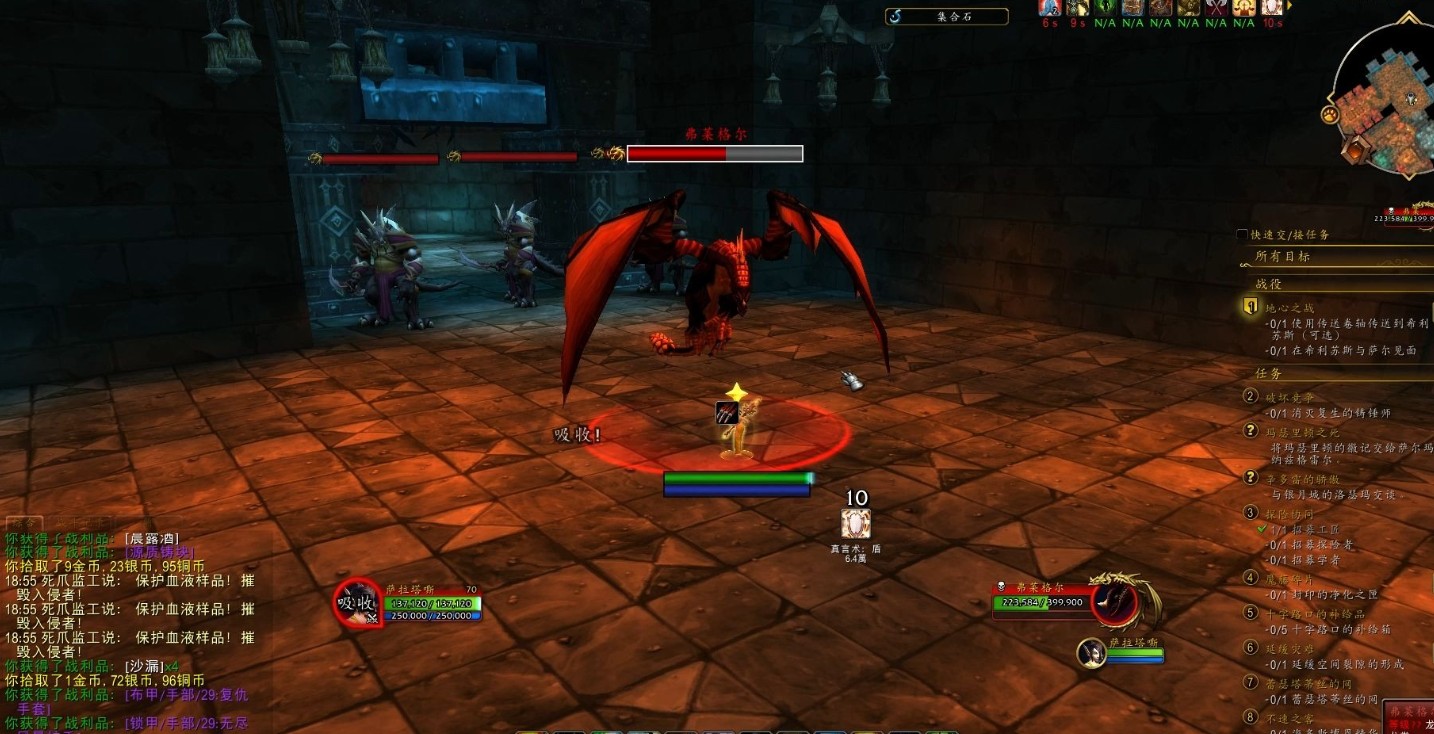
Task: Select the 探险协同 quest entry
Action: [x=1290, y=514]
